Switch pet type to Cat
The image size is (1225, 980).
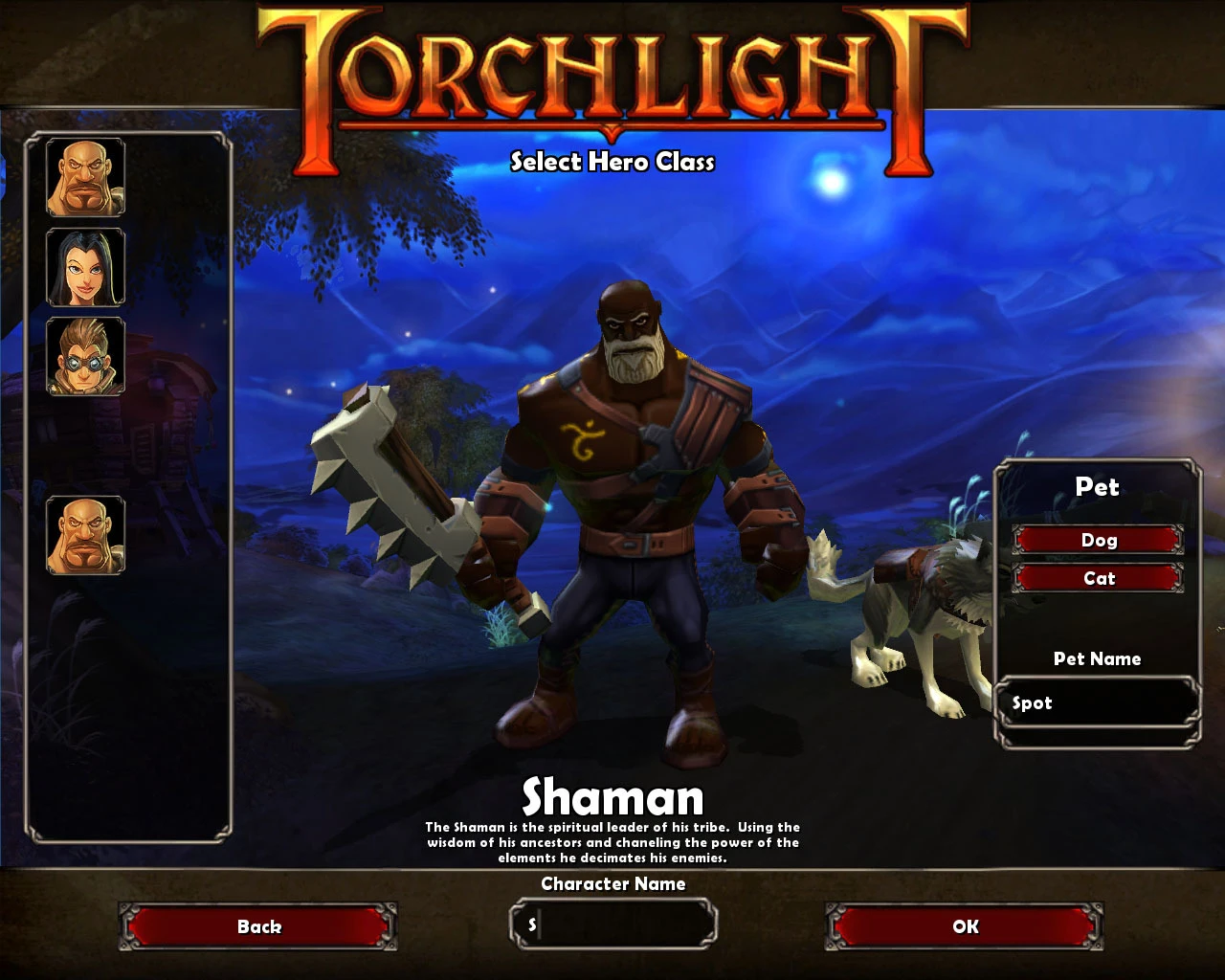coord(1099,578)
